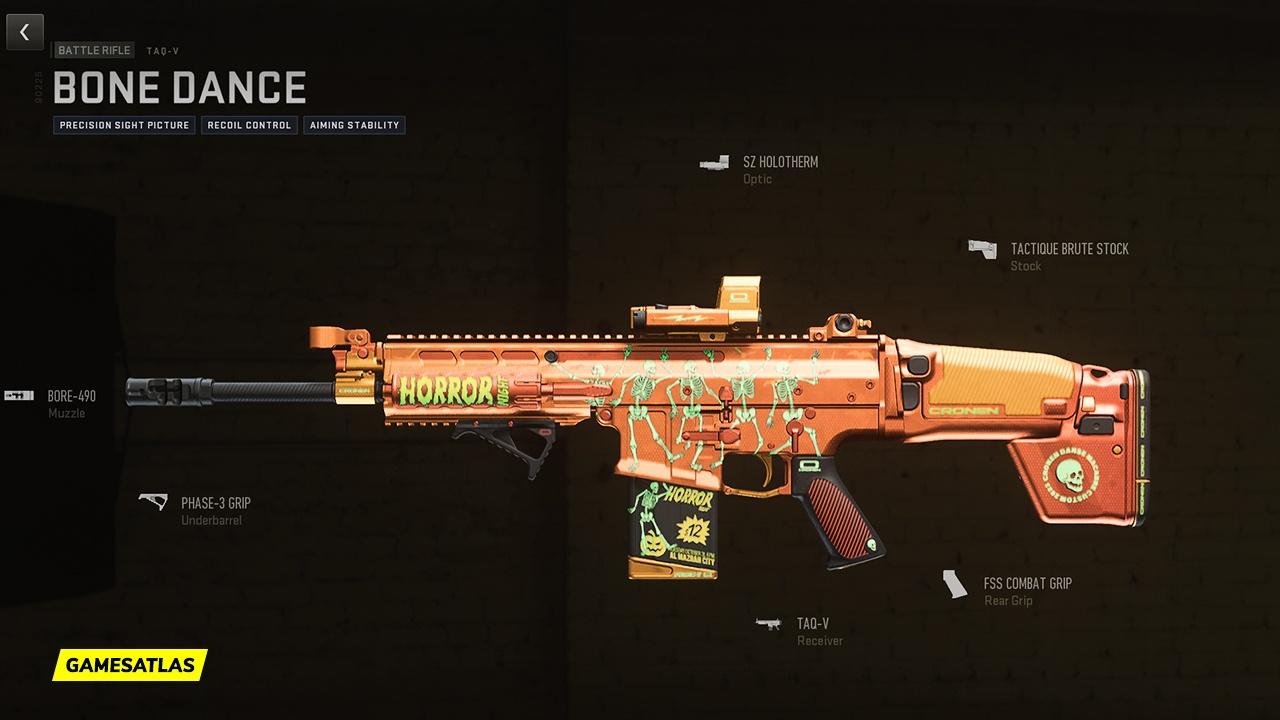Go back using the top-left arrow
This screenshot has height=720, width=1280.
(x=25, y=32)
